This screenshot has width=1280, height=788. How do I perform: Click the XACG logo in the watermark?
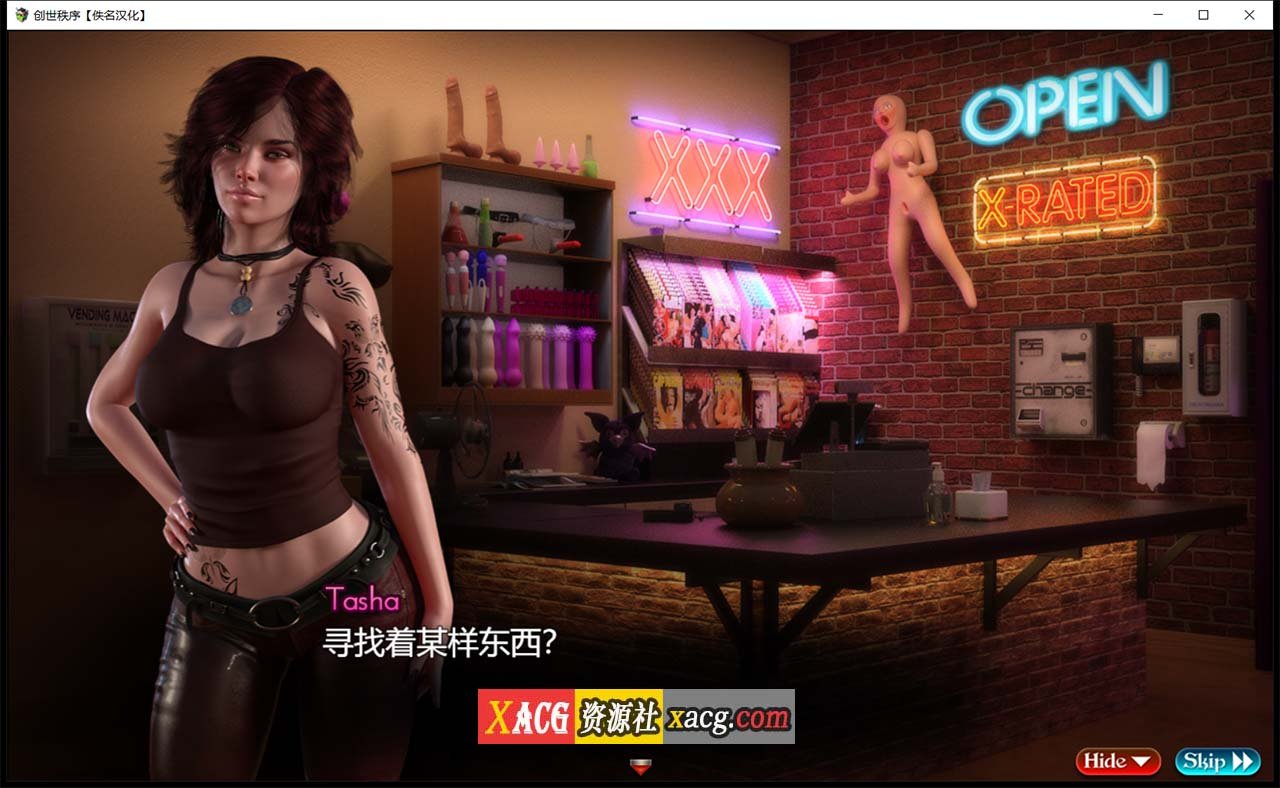(528, 713)
